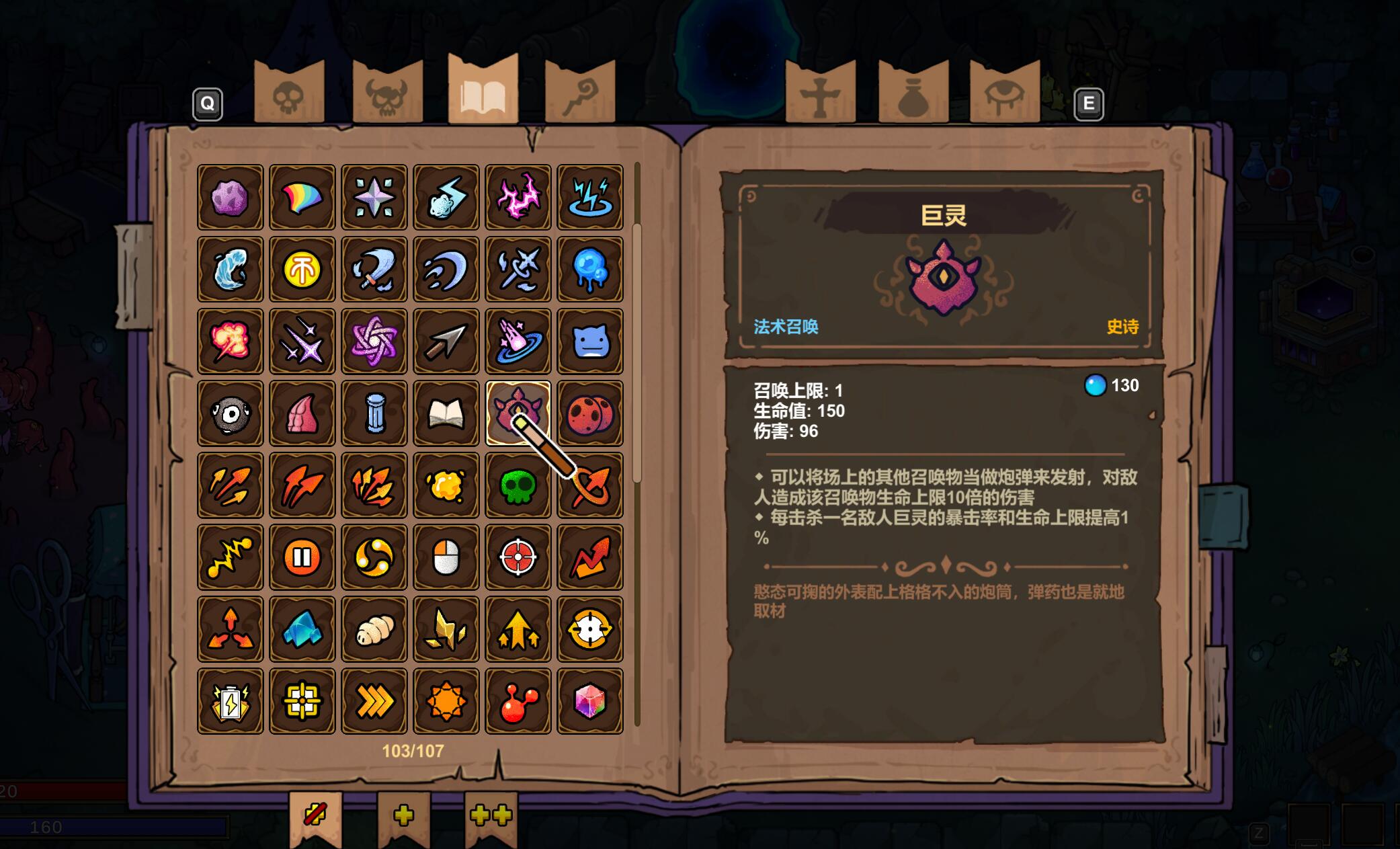The width and height of the screenshot is (1400, 849).
Task: Select the mouse cursor spell icon
Action: (x=446, y=557)
